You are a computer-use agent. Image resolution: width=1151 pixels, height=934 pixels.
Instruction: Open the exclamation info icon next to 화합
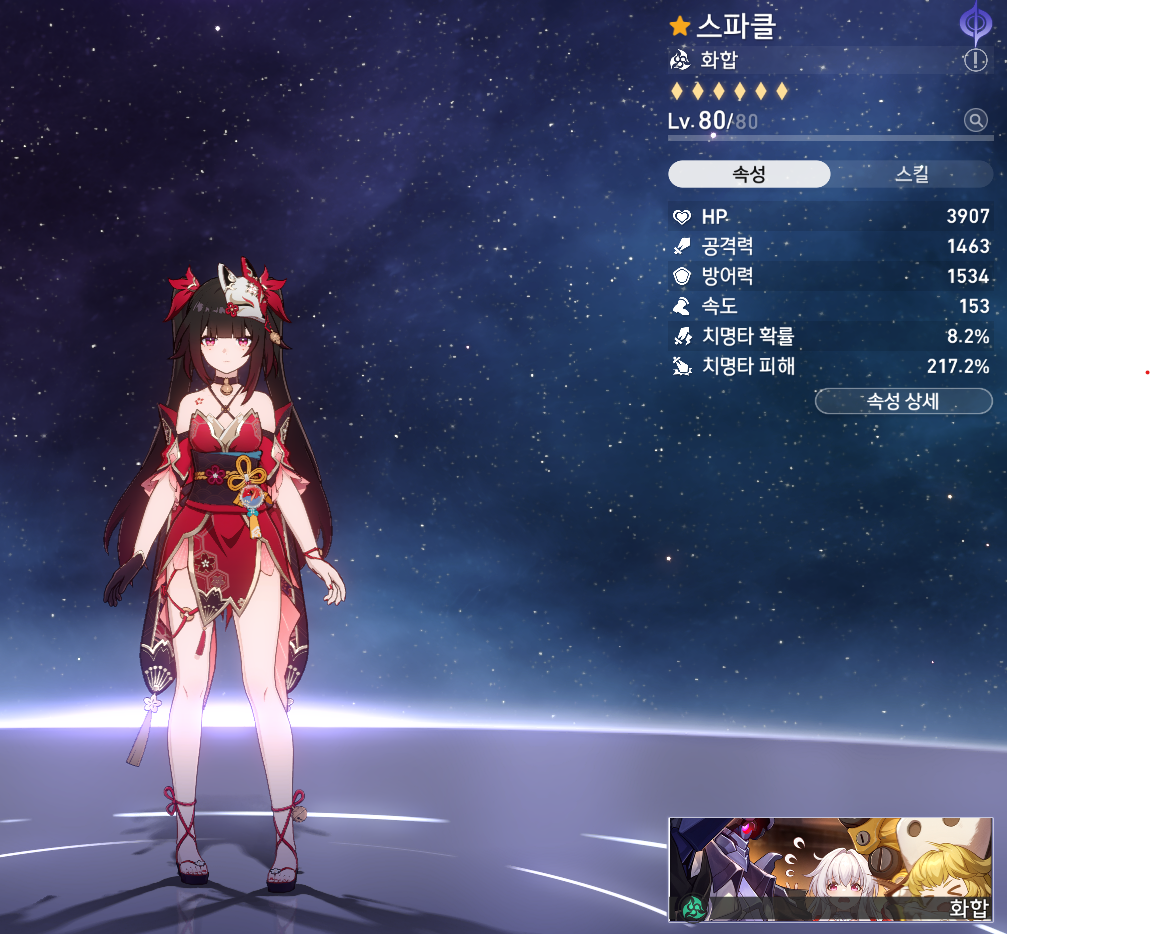tap(975, 60)
